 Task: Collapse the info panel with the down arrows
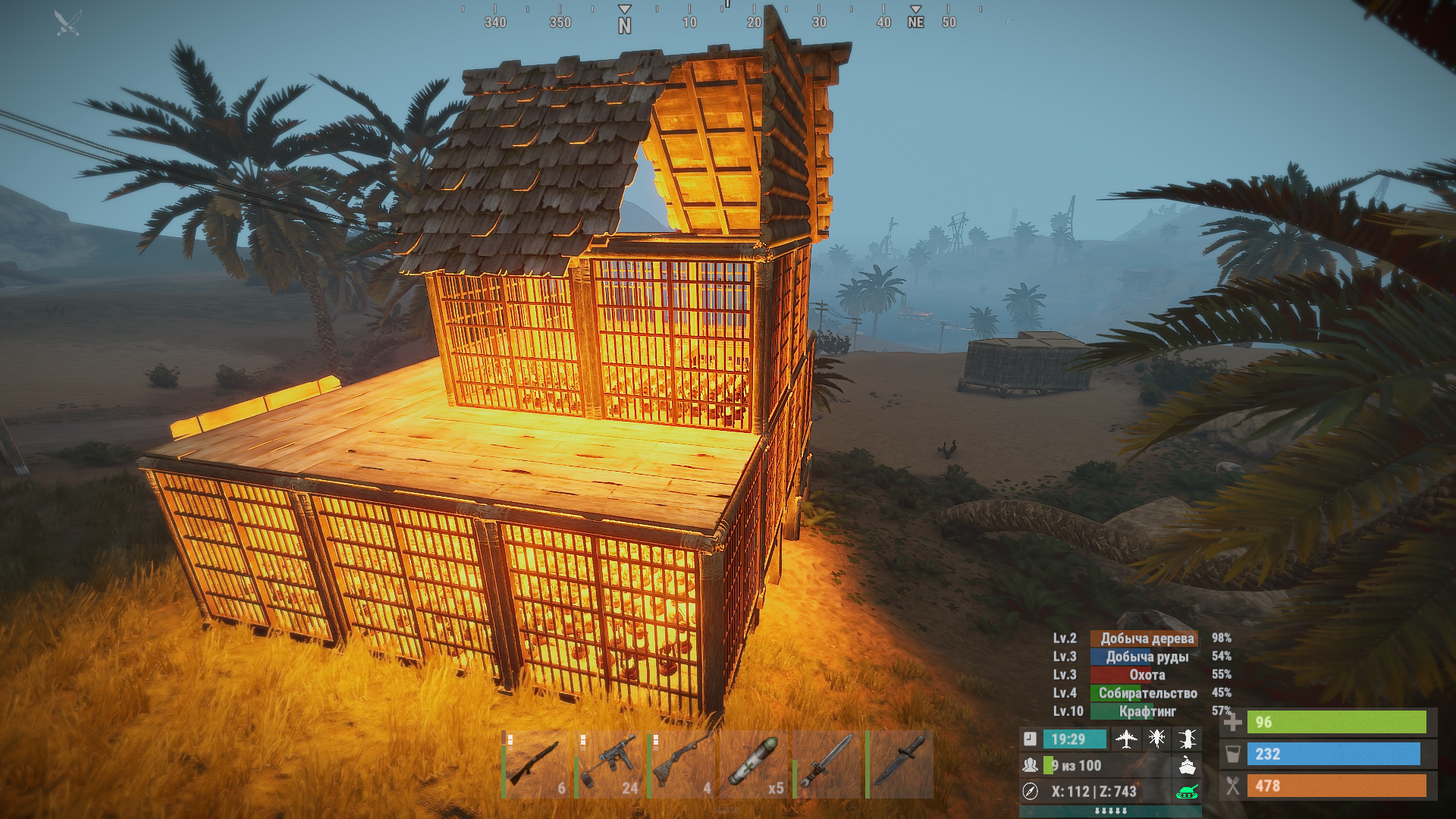click(x=1111, y=811)
